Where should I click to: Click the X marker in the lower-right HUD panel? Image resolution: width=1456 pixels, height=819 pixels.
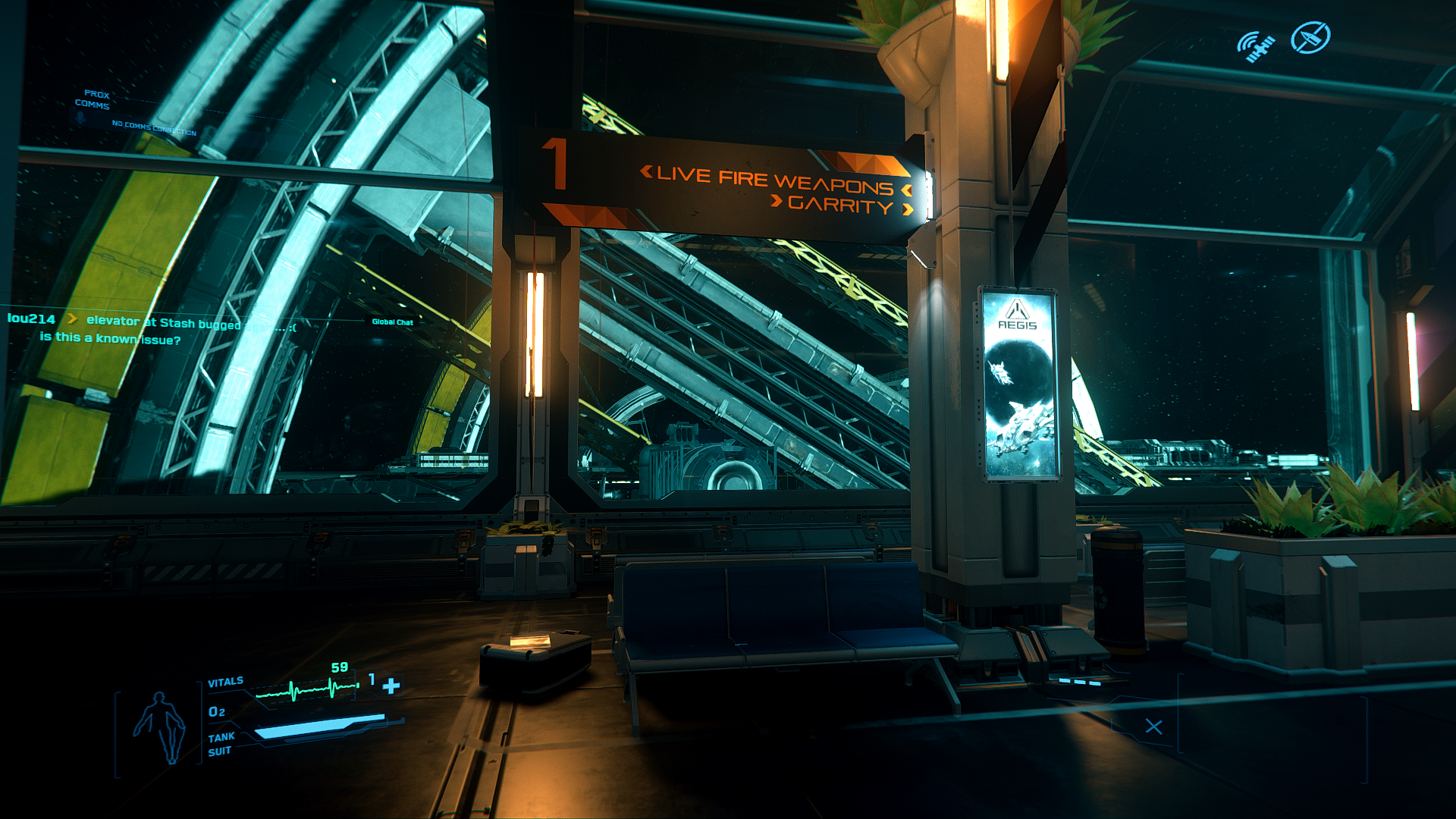pos(1153,726)
